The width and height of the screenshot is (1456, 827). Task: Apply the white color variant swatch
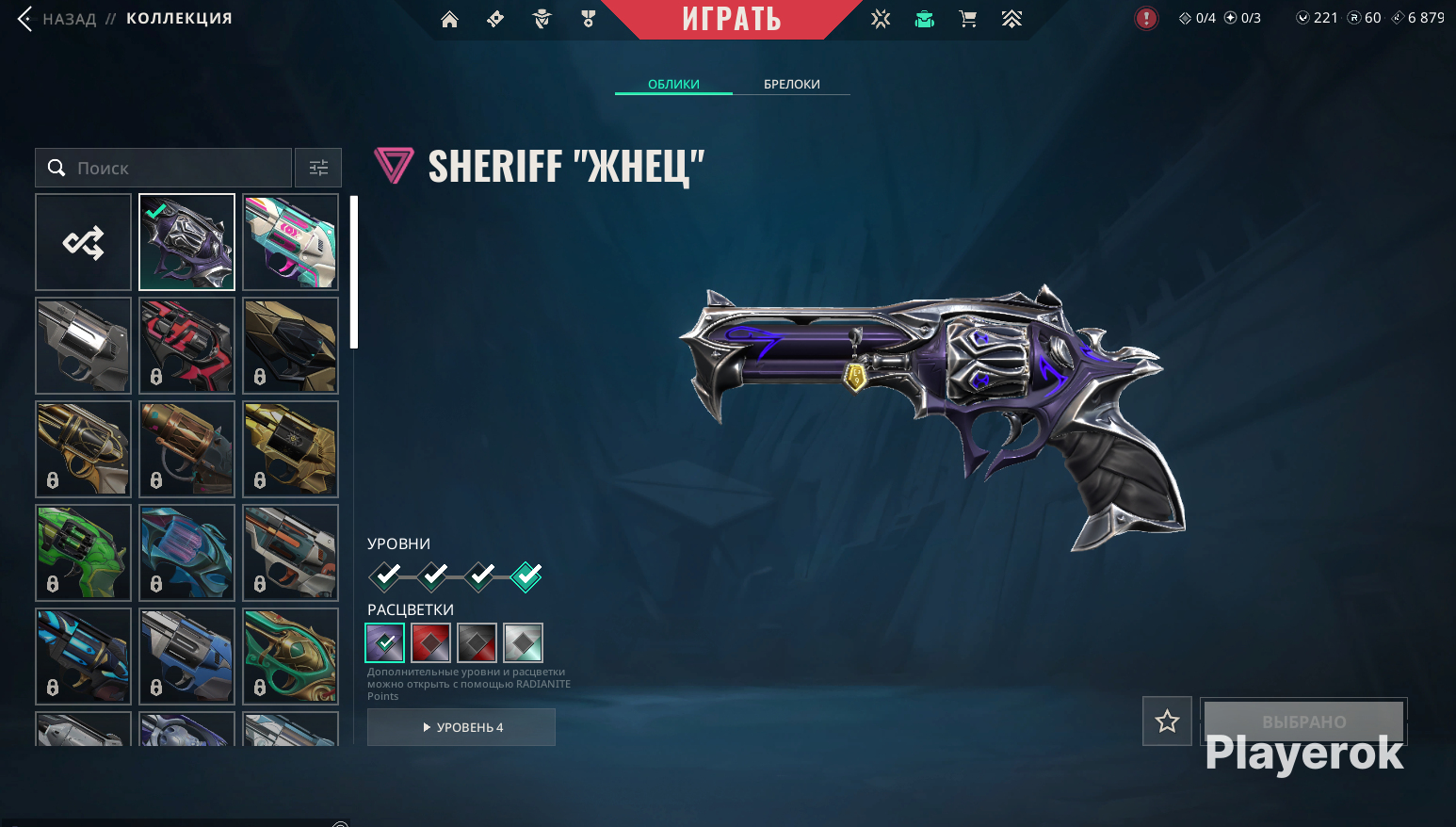pos(523,643)
